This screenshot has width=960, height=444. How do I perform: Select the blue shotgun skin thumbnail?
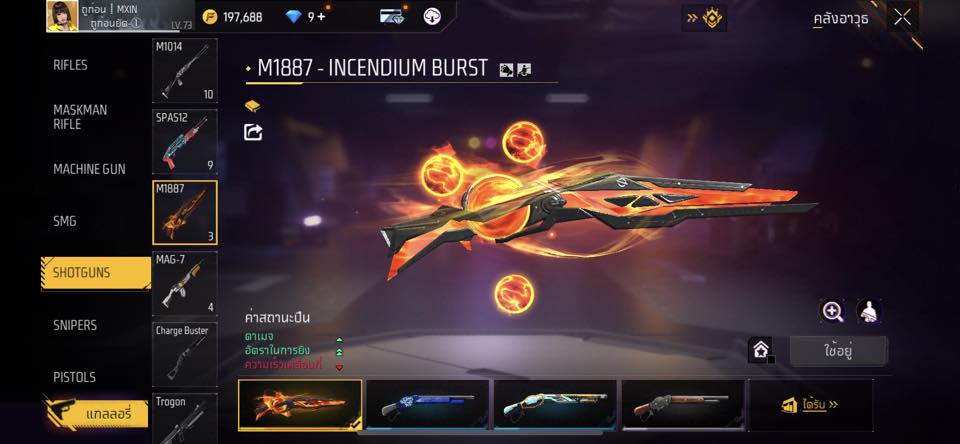(428, 405)
